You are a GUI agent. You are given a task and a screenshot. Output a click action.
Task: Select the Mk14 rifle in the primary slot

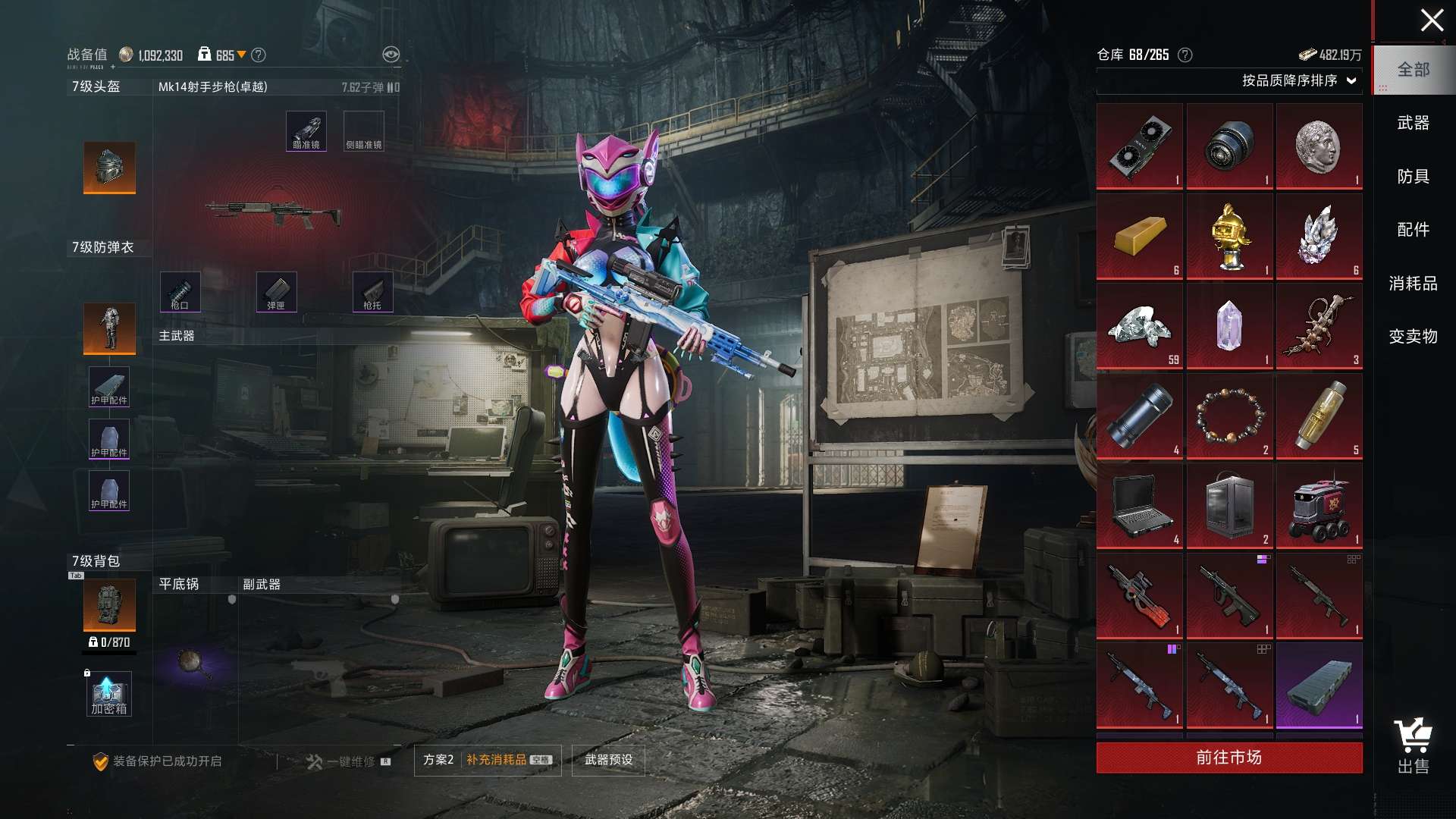pos(273,213)
